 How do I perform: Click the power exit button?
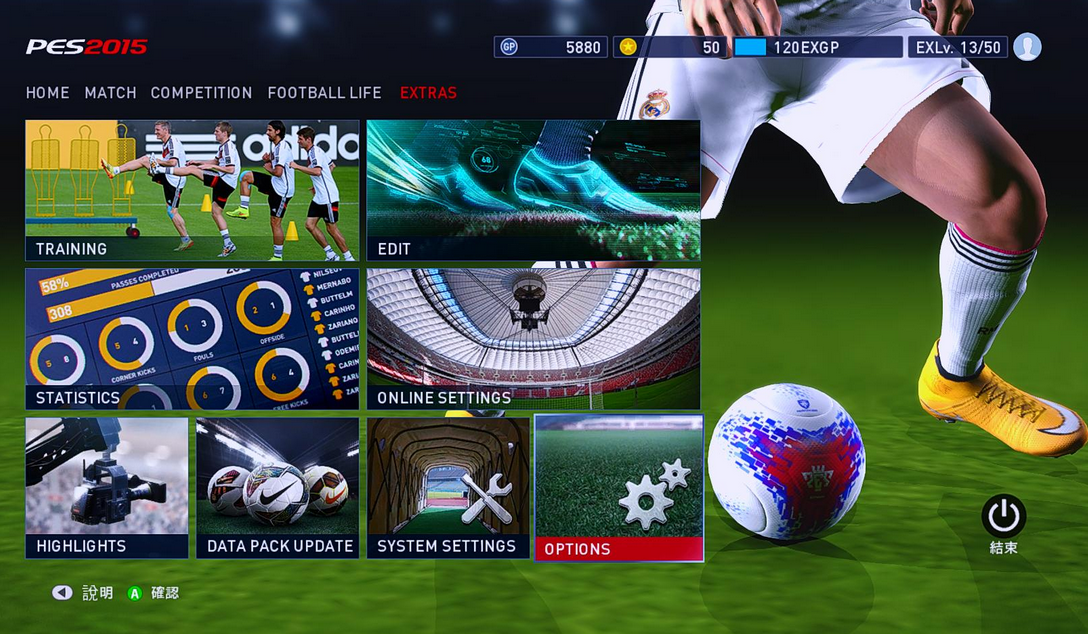[x=1003, y=517]
